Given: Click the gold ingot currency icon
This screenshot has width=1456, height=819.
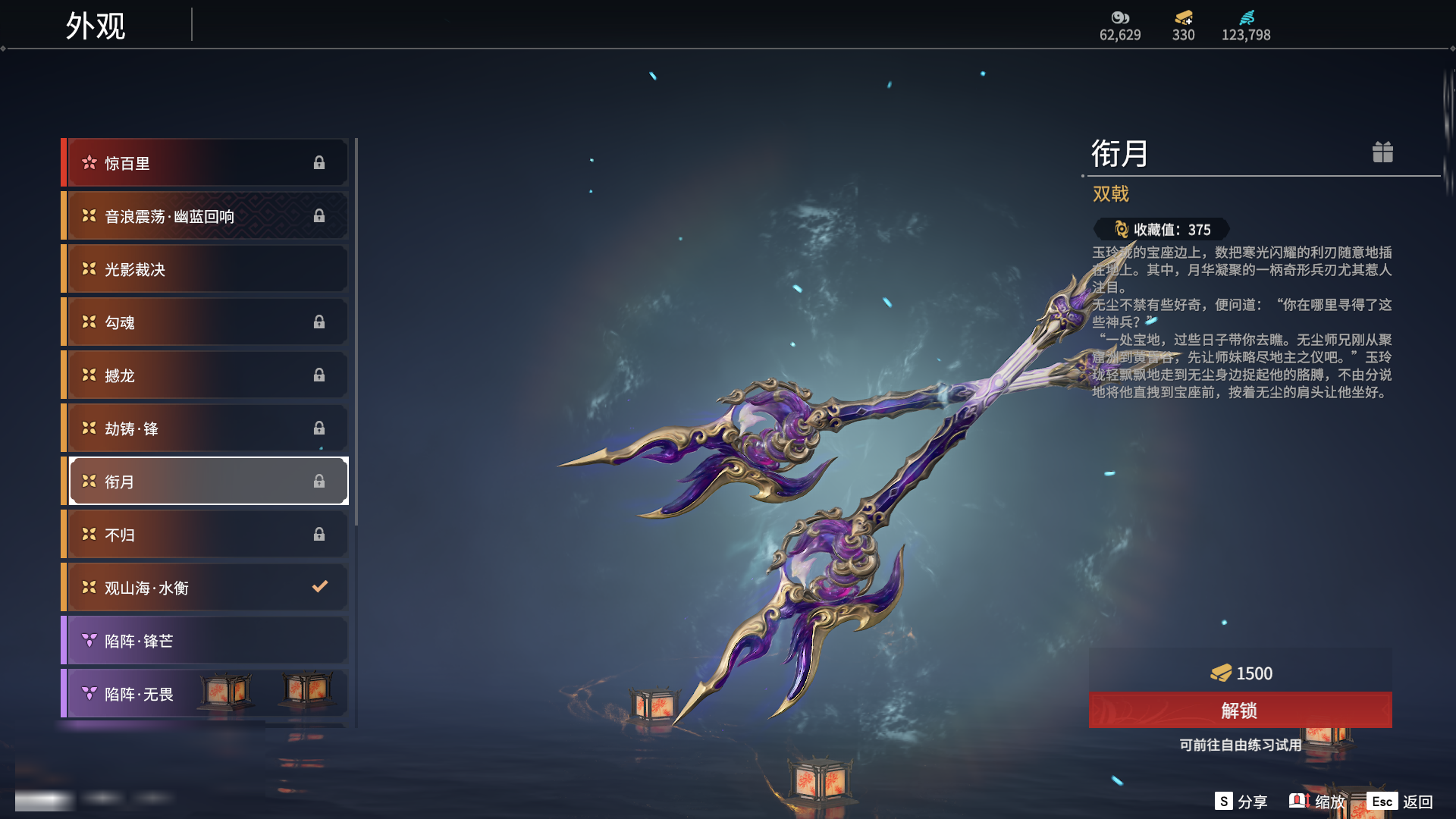Looking at the screenshot, I should click(1183, 17).
